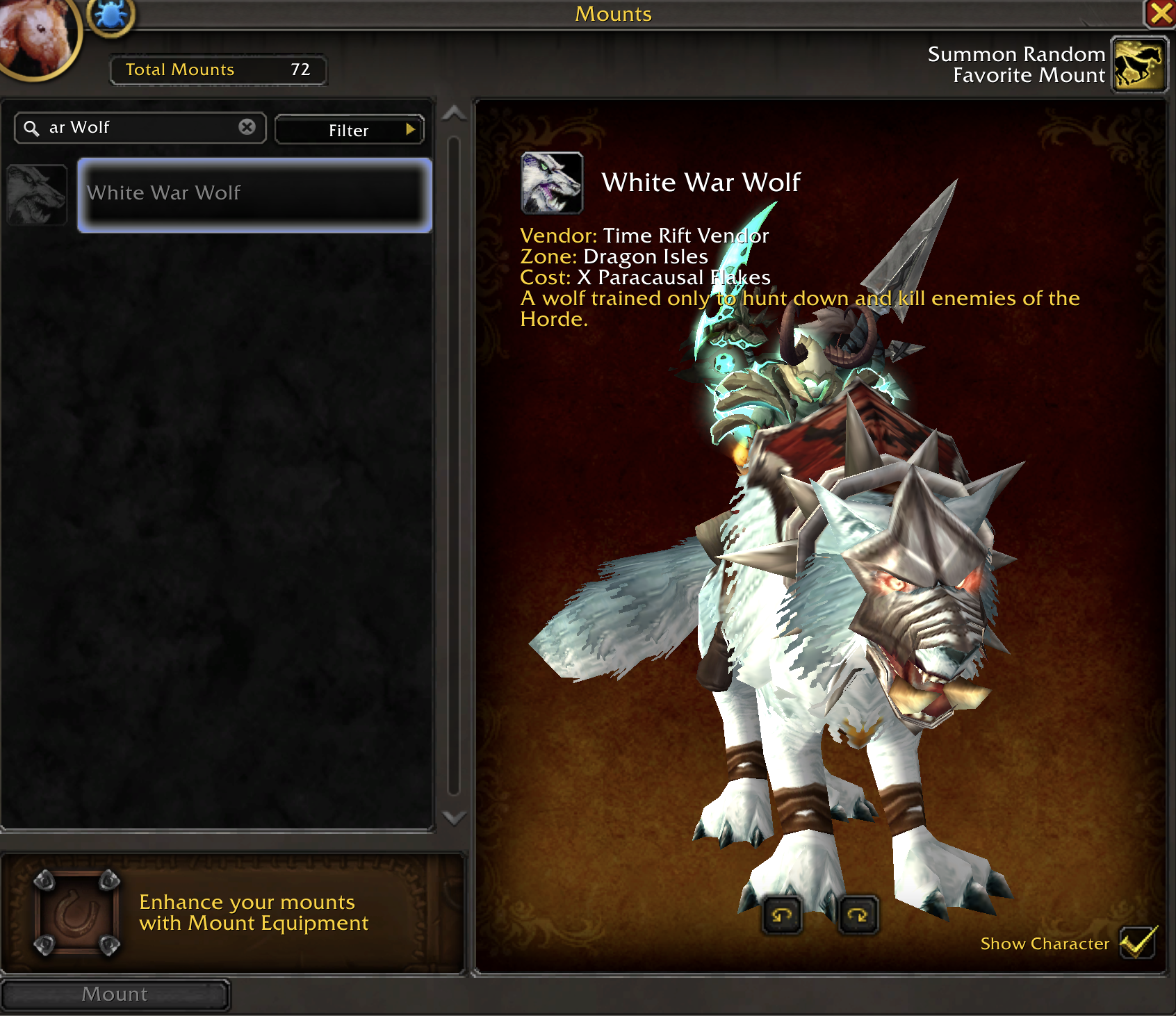The height and width of the screenshot is (1016, 1176).
Task: Rotate the mount model left
Action: point(782,915)
